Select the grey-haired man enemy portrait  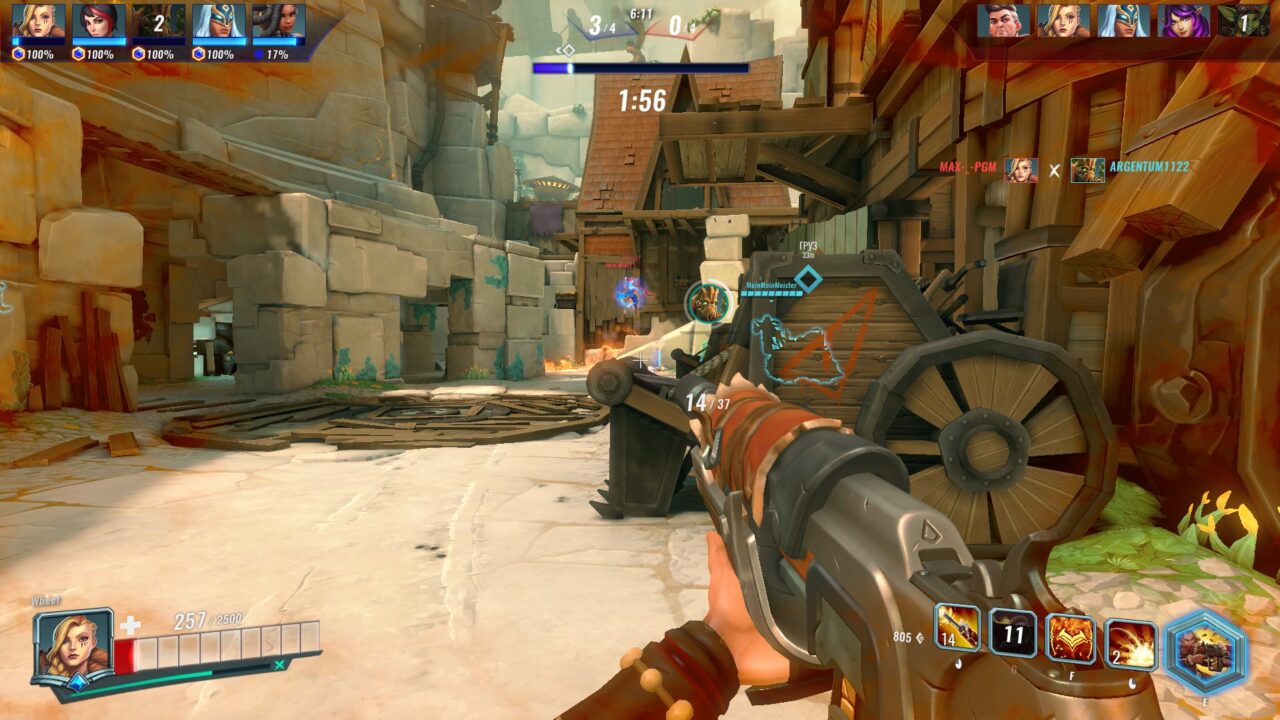pos(1003,20)
